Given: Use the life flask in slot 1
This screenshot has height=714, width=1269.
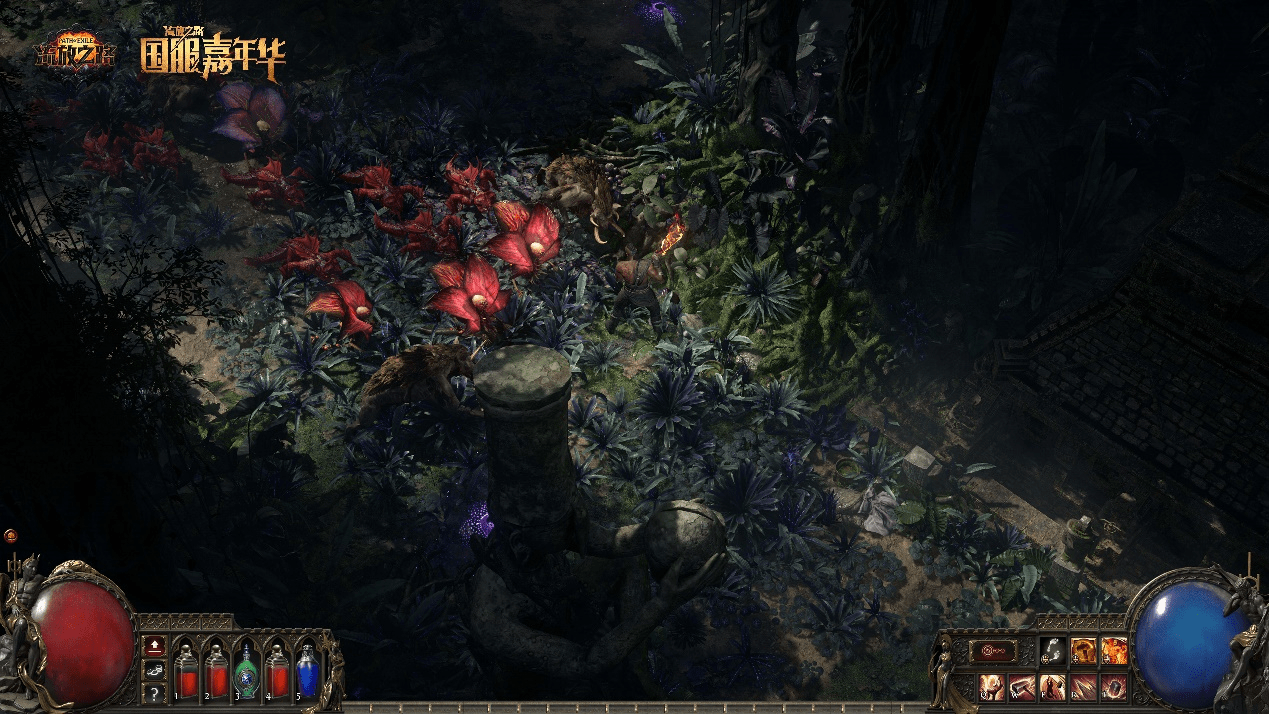Looking at the screenshot, I should click(185, 668).
